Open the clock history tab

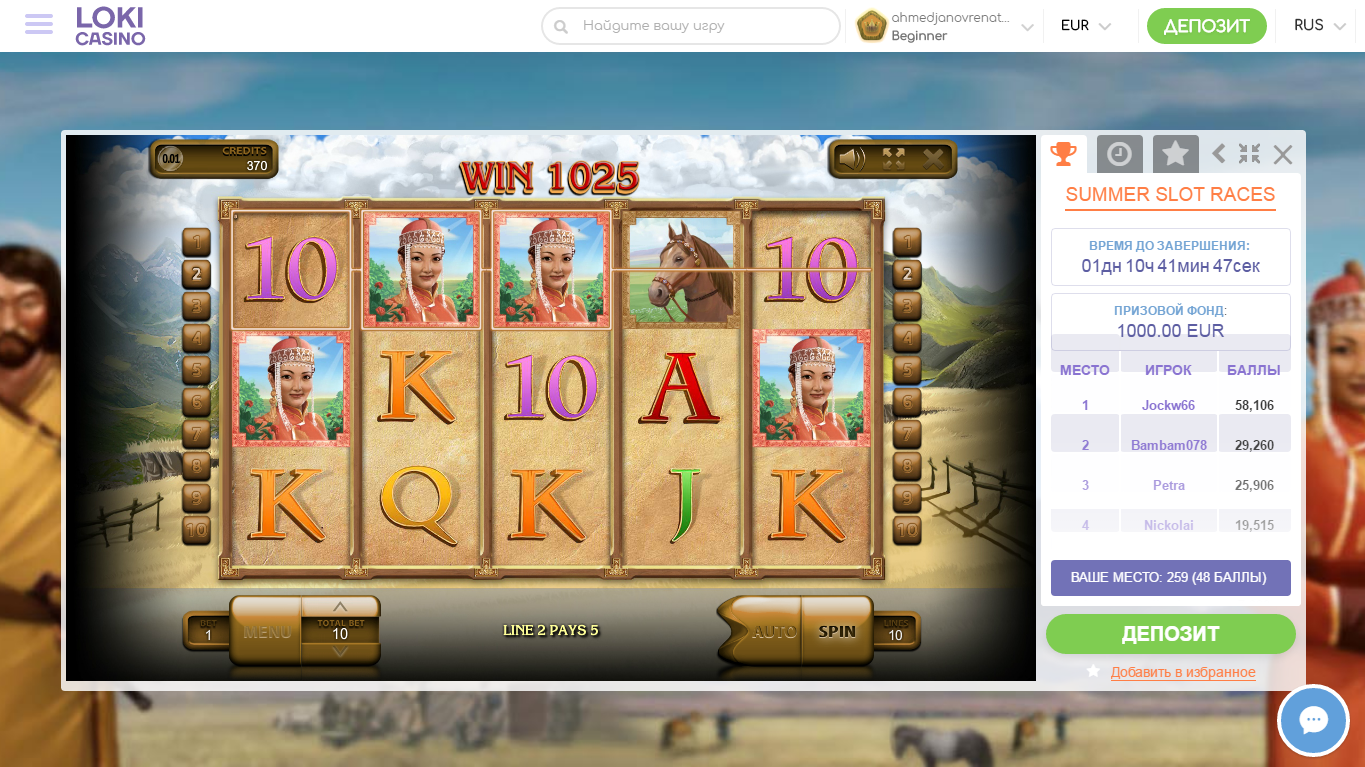pyautogui.click(x=1119, y=154)
